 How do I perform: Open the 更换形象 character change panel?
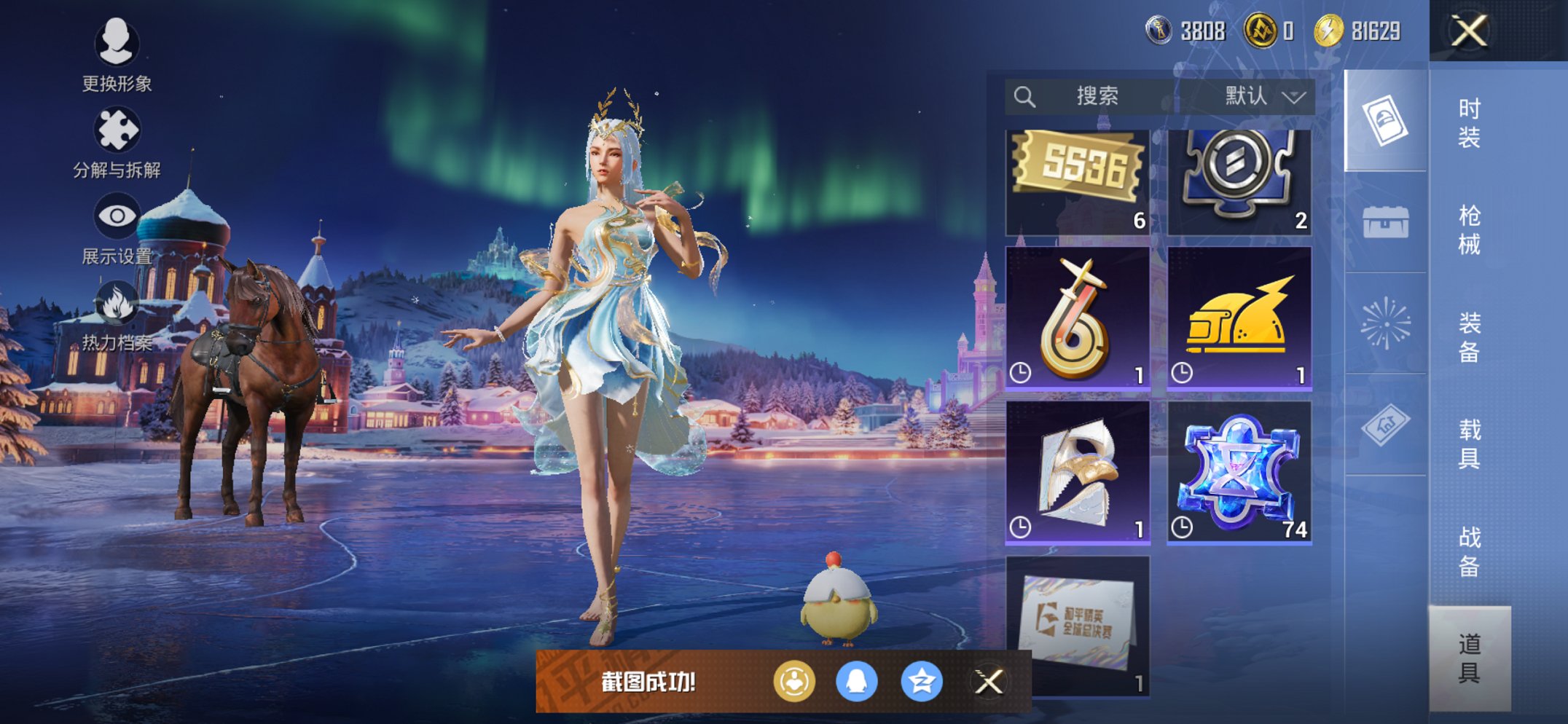coord(117,45)
